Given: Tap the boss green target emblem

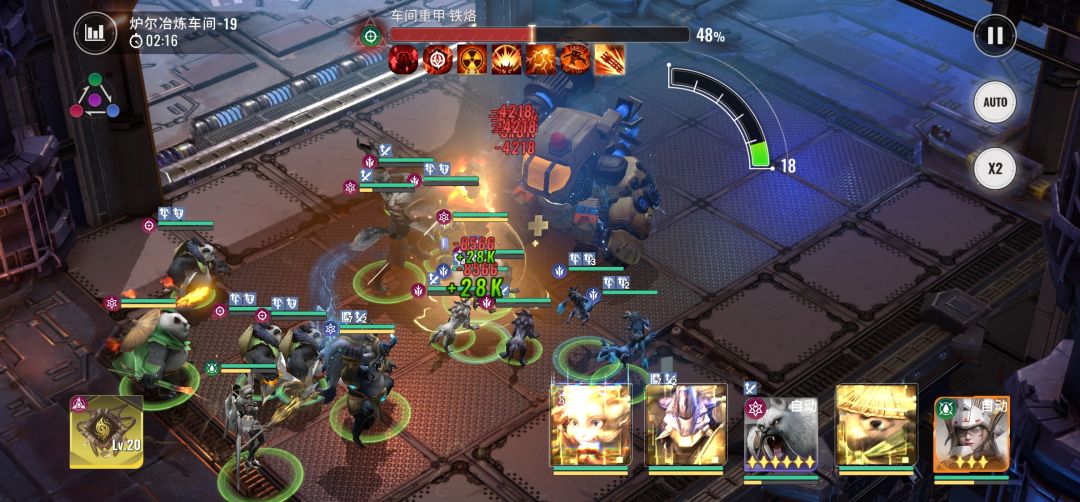Looking at the screenshot, I should 371,36.
